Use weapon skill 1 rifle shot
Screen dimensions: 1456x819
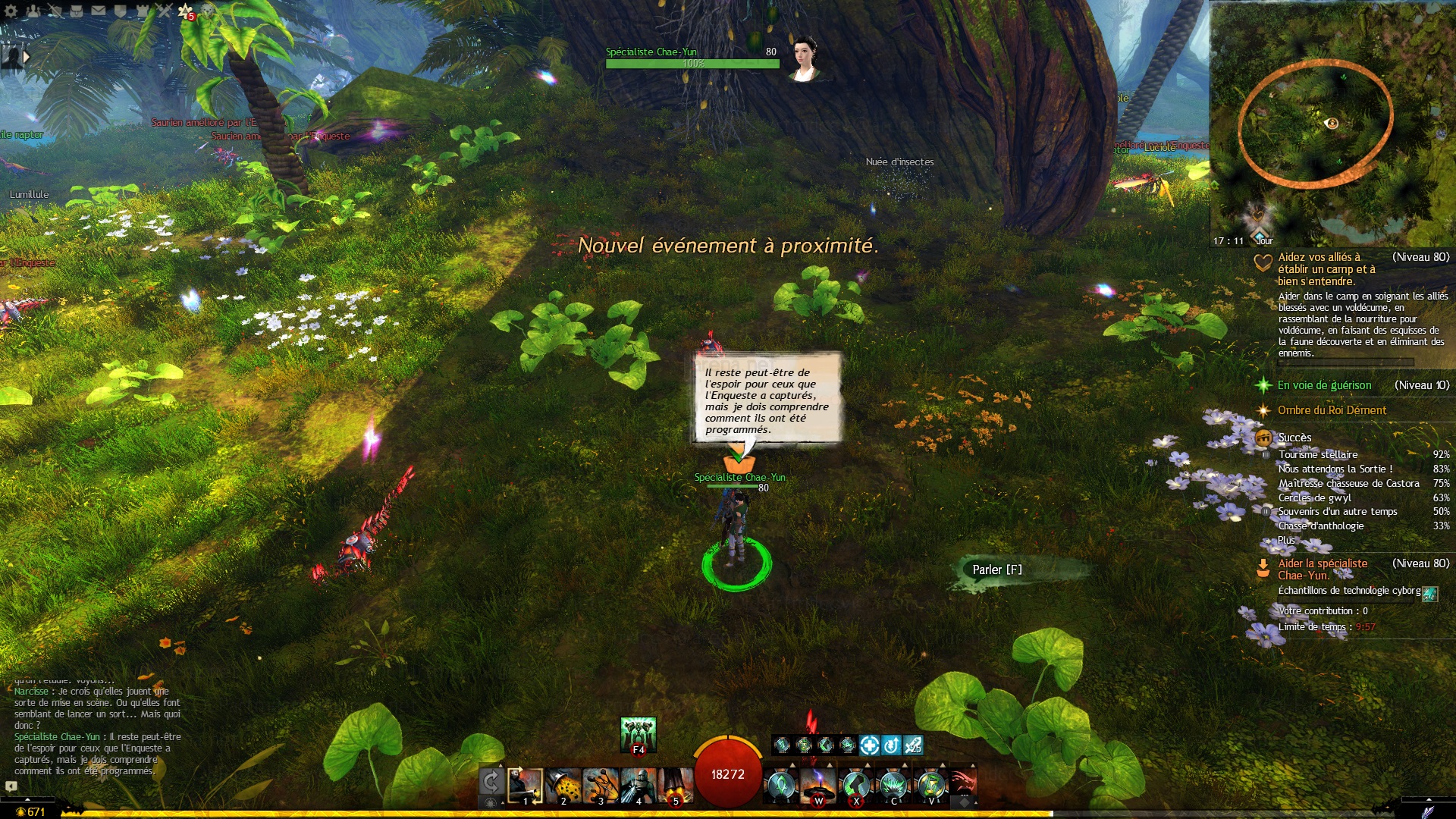[x=525, y=786]
